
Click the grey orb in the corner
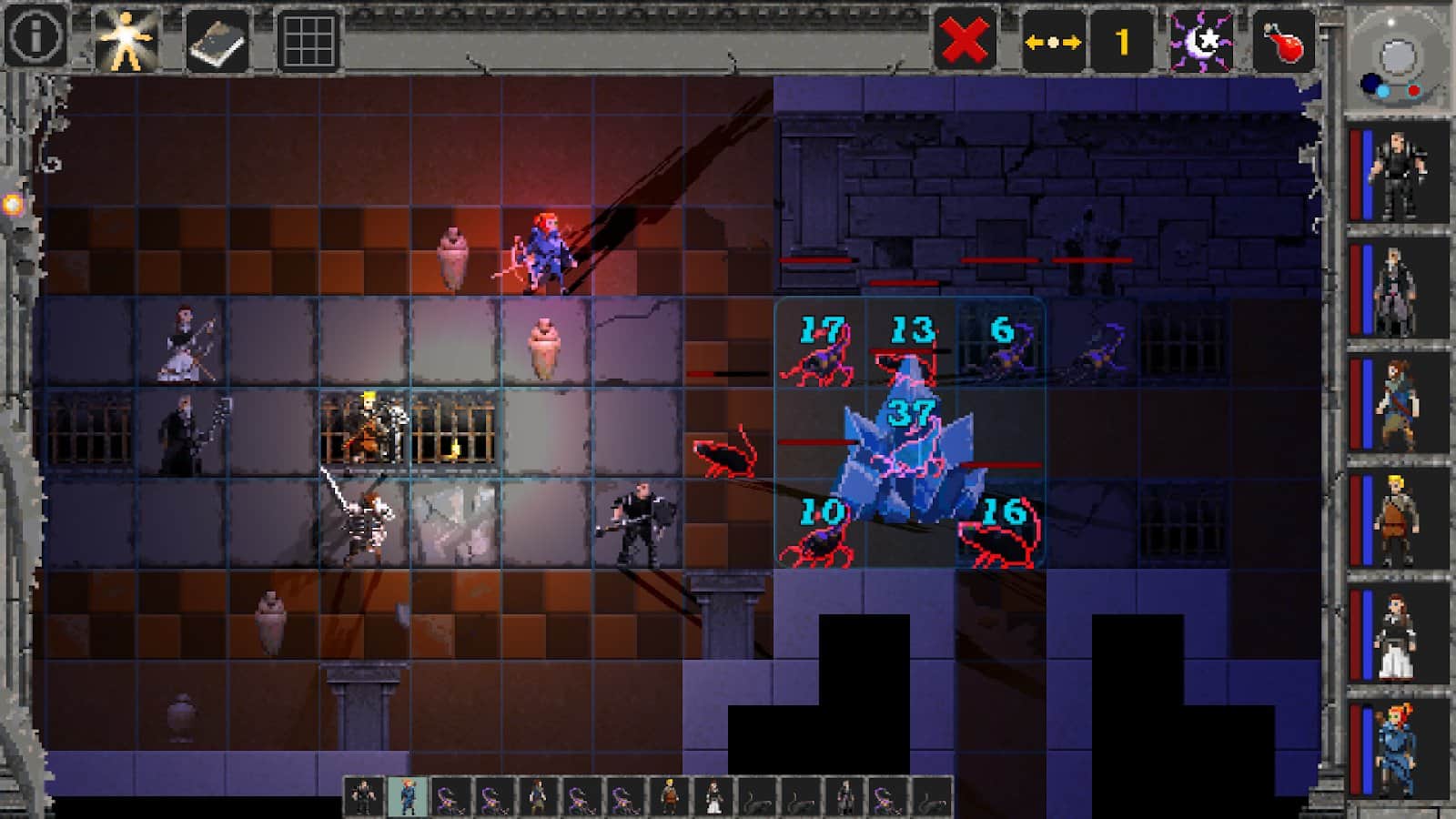pyautogui.click(x=1396, y=58)
